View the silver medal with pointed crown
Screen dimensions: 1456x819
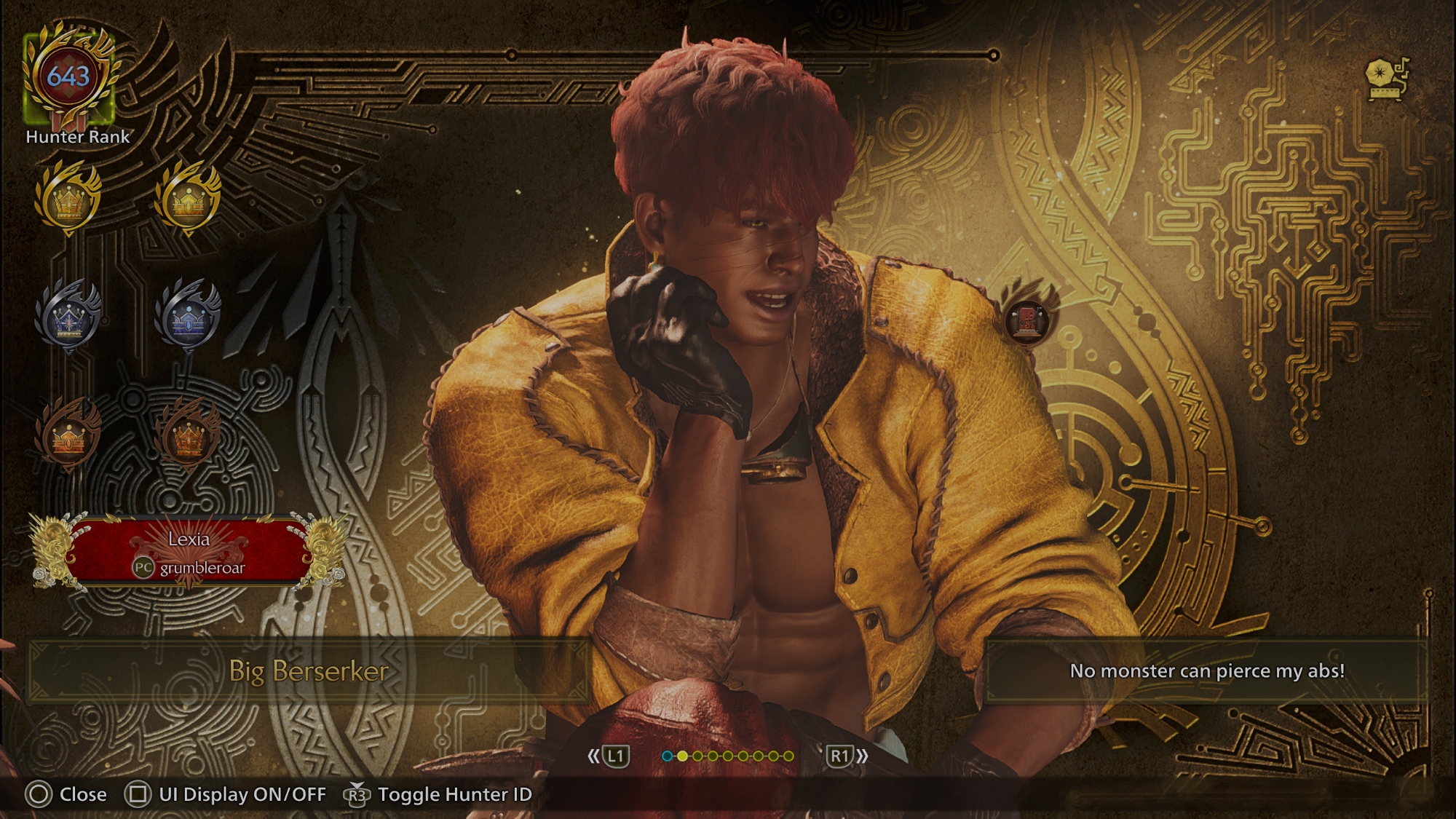[68, 317]
